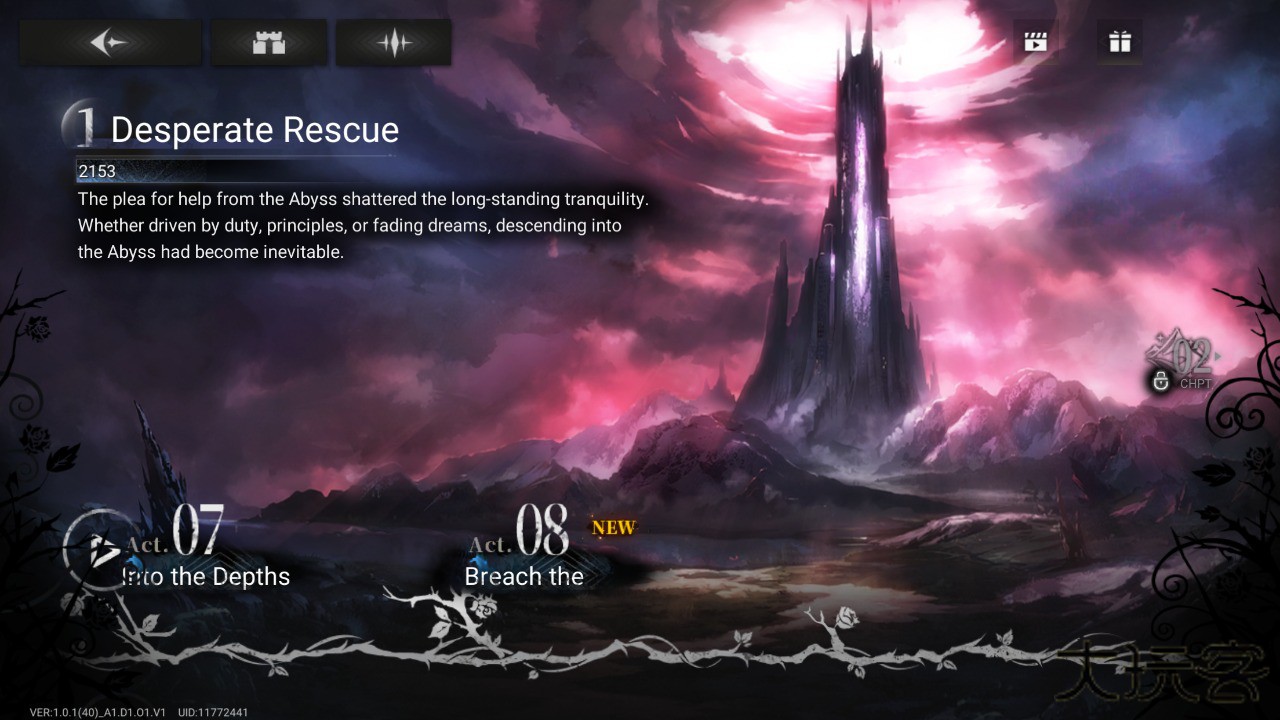Click the Act 07 stage title text
The width and height of the screenshot is (1280, 720).
click(203, 576)
